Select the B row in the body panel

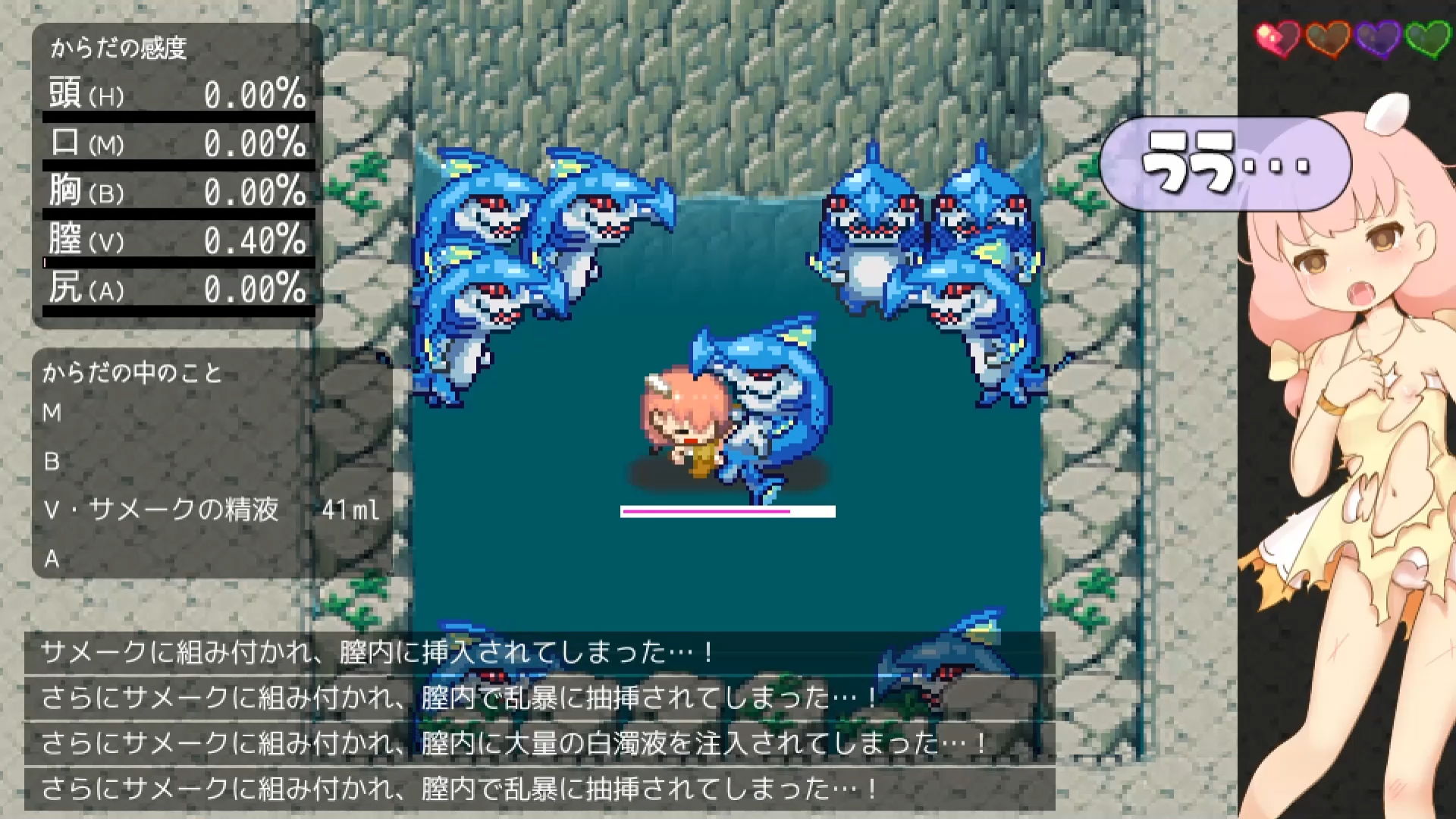point(52,461)
